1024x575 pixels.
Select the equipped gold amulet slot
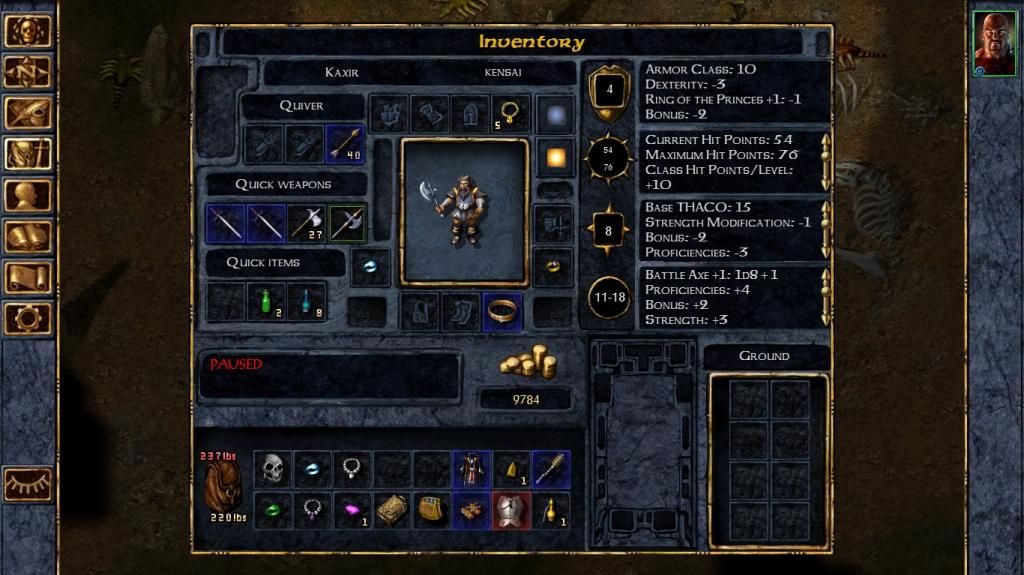click(510, 114)
